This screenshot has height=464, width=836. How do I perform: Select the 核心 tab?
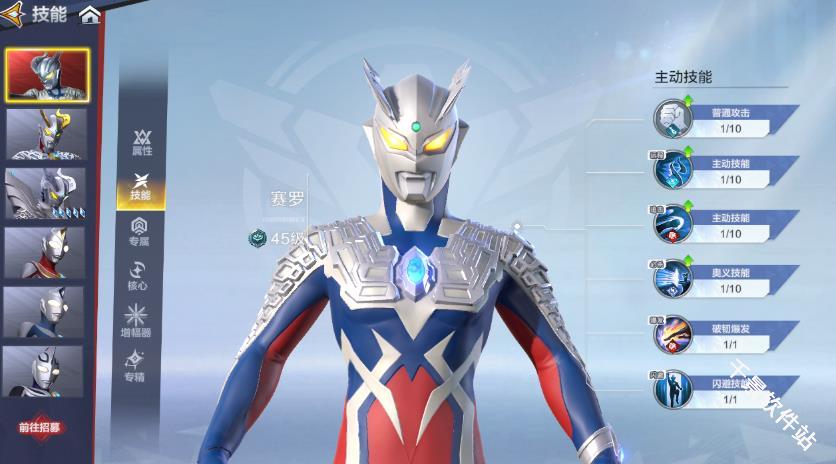coord(138,276)
